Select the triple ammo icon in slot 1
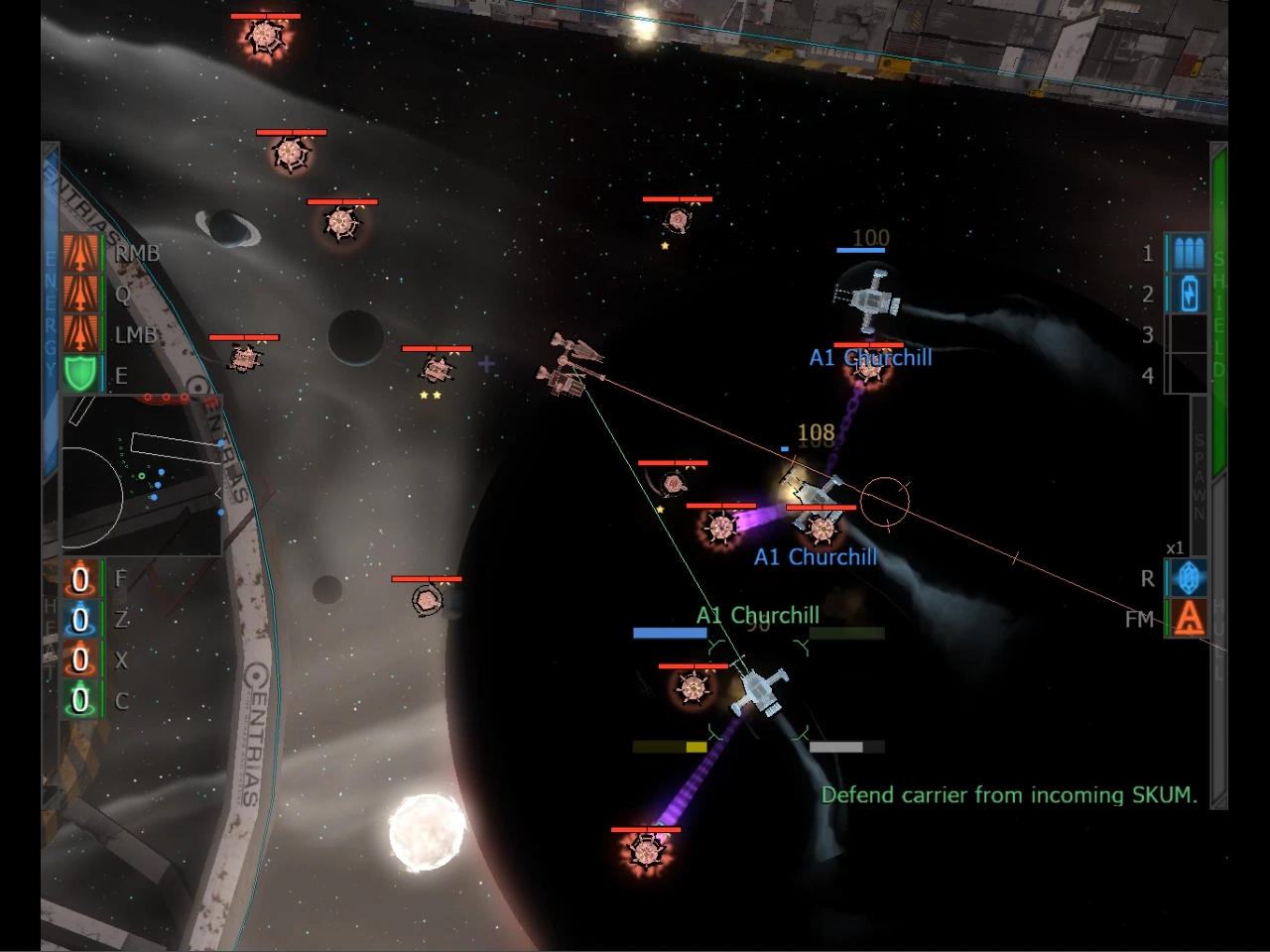 pos(1188,253)
